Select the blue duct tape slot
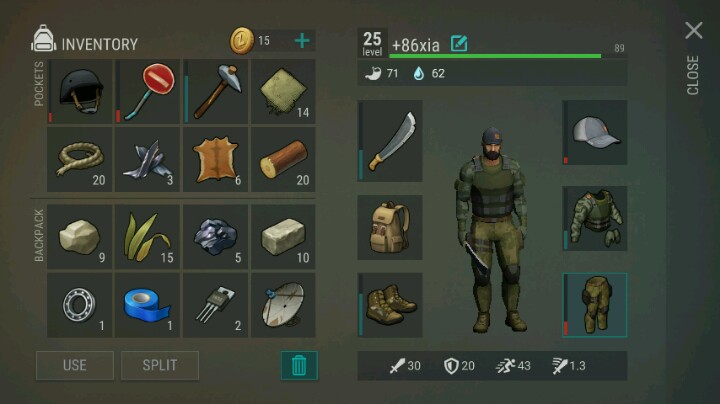 click(148, 305)
